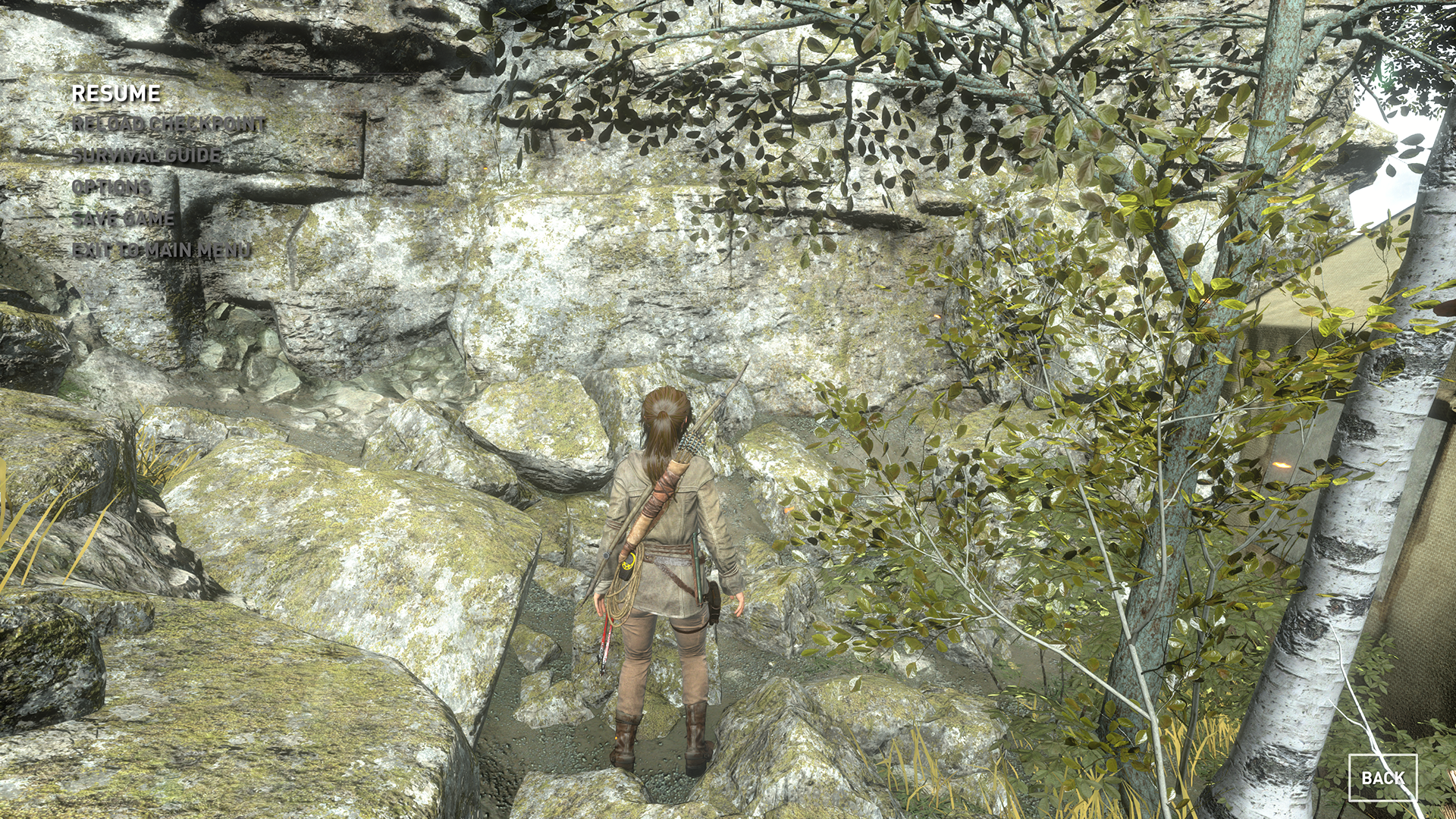Open the Options menu
Viewport: 1456px width, 819px height.
click(x=111, y=187)
